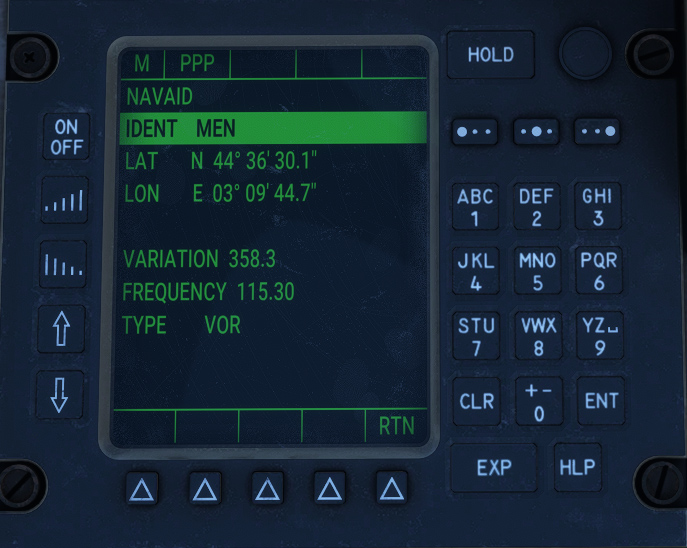This screenshot has width=687, height=548.
Task: Open help with the HLP button
Action: (577, 467)
